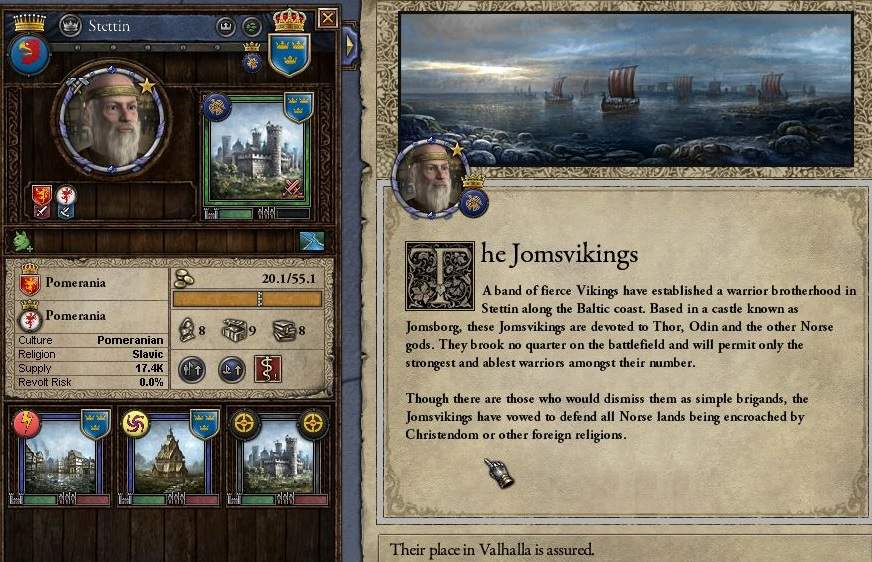Viewport: 872px width, 562px height.
Task: Click the green dragon head icon
Action: click(22, 240)
